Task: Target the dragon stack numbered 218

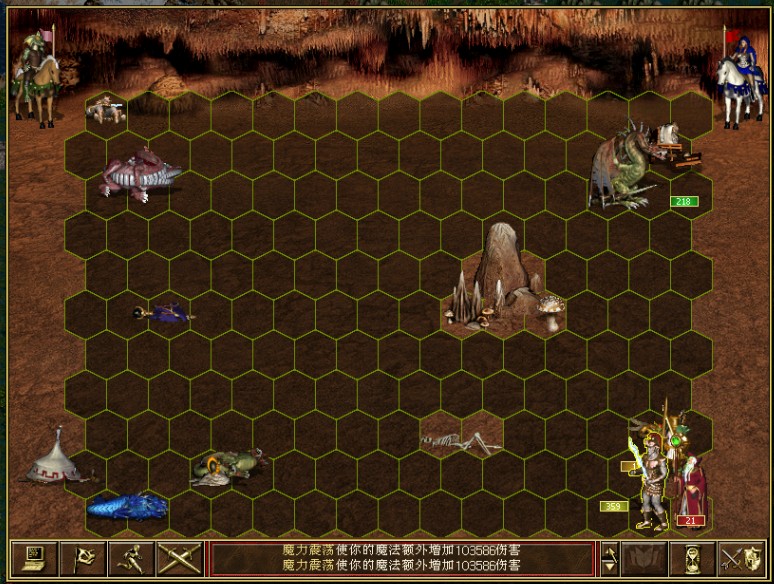Action: coord(625,168)
